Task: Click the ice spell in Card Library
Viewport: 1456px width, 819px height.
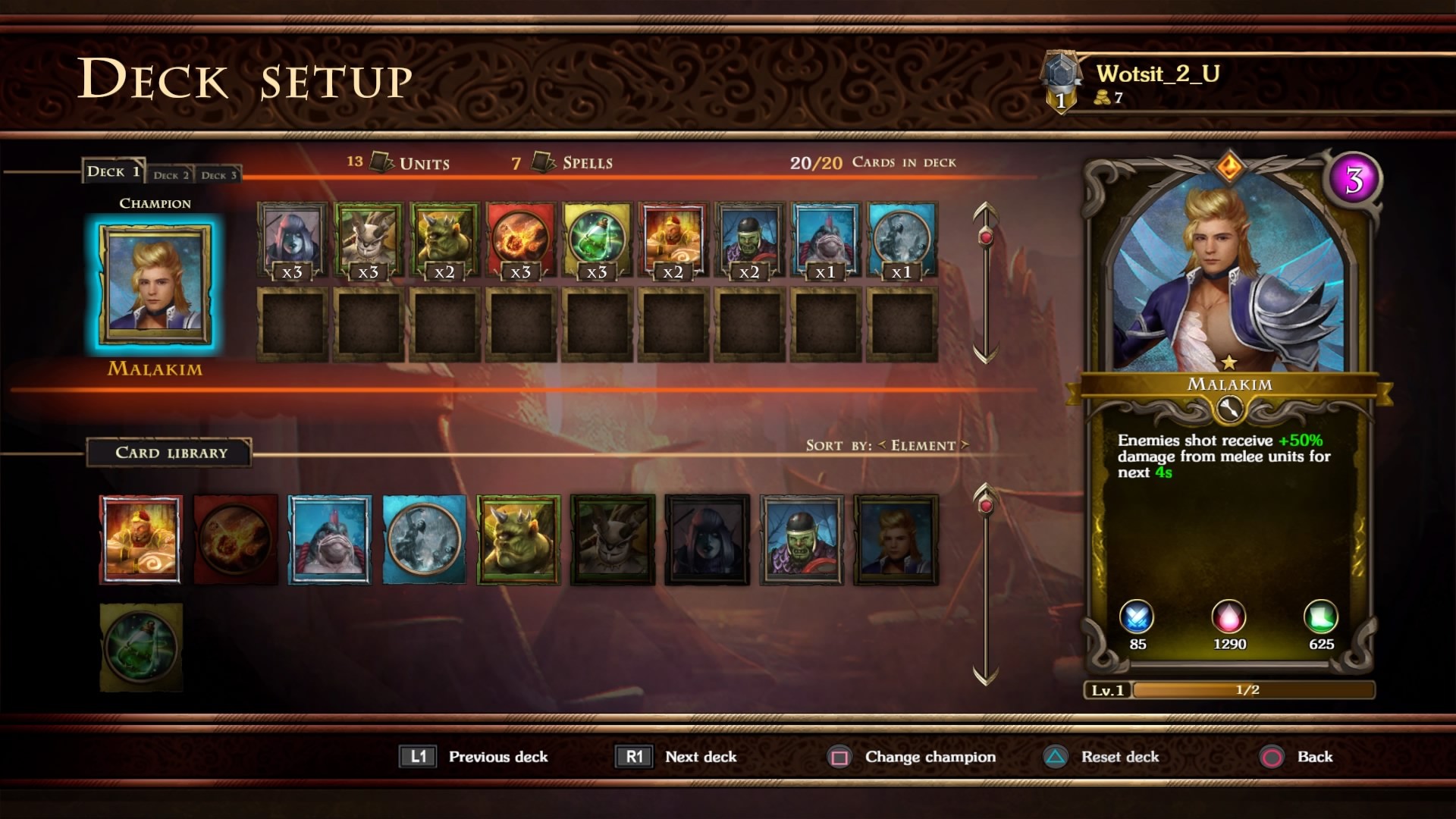Action: (424, 539)
